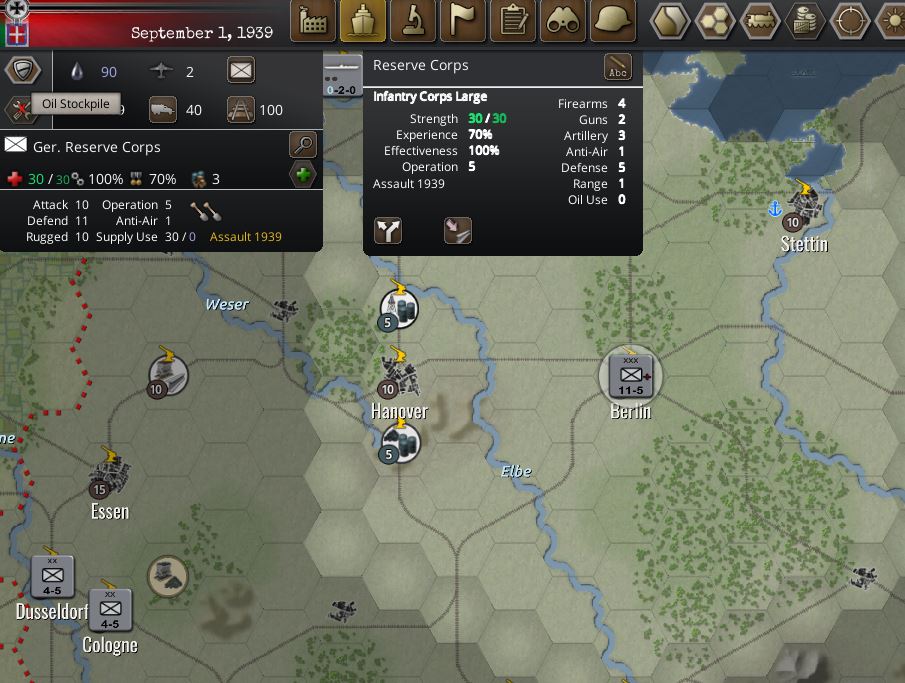The height and width of the screenshot is (683, 905).
Task: Open the microscope research screen
Action: [413, 20]
